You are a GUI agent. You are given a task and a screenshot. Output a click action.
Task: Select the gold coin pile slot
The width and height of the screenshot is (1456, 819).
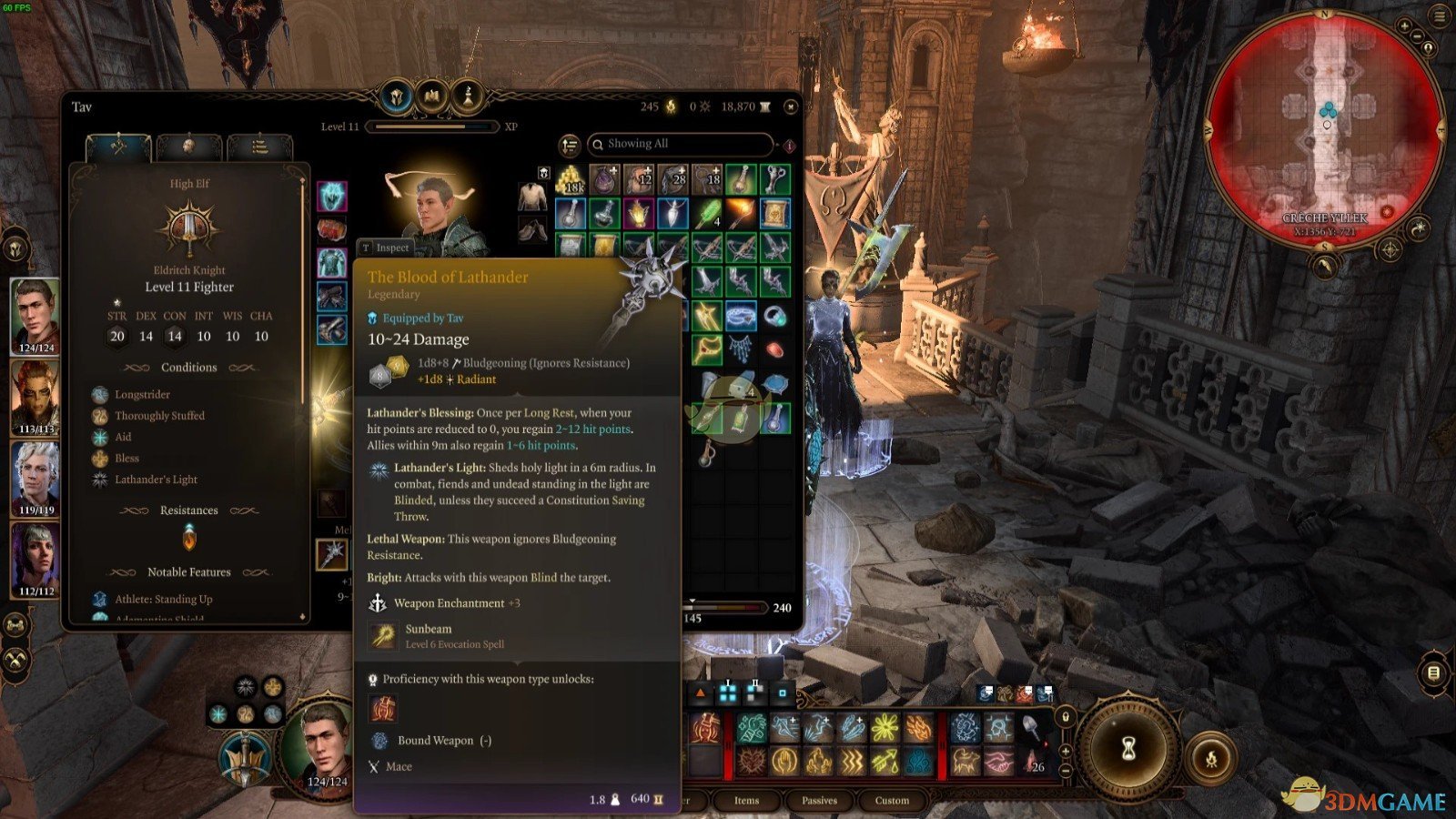pos(571,180)
